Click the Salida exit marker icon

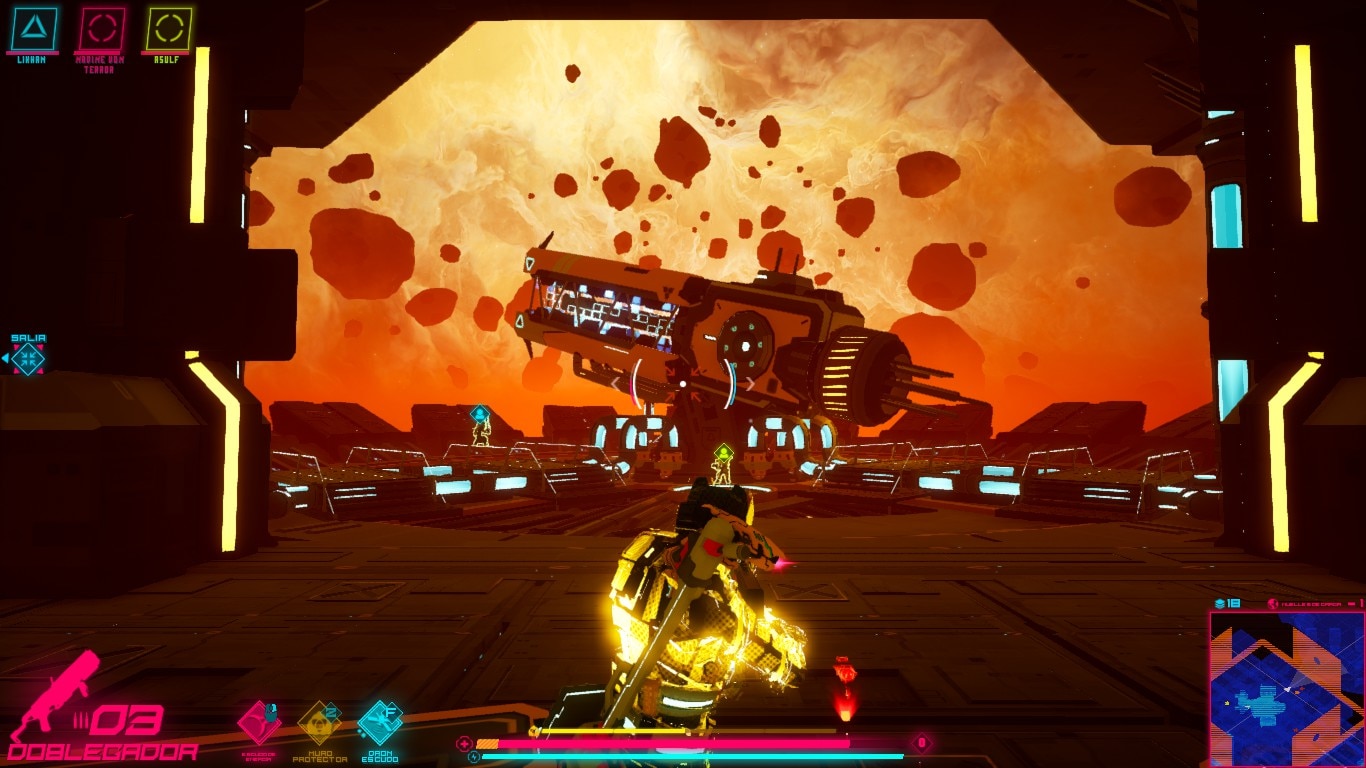coord(28,358)
